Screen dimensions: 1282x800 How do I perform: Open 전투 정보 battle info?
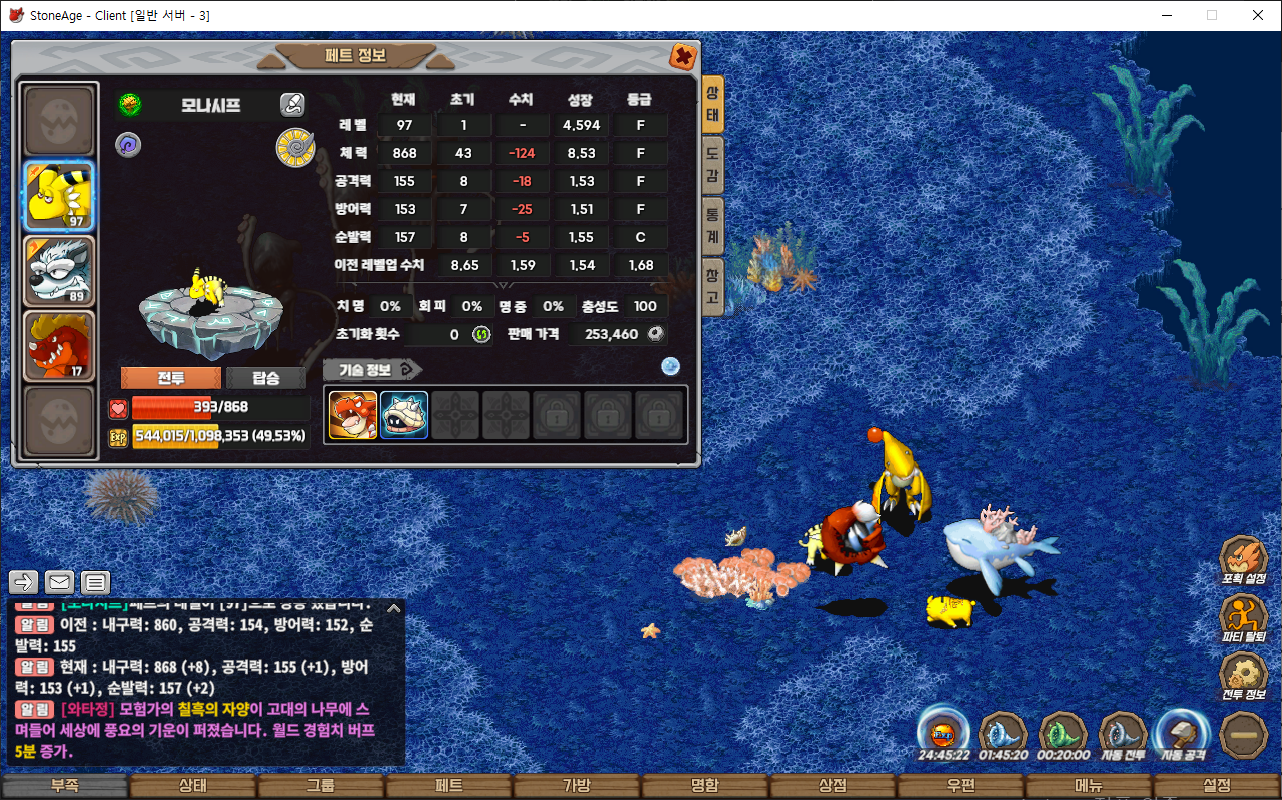(x=1243, y=674)
